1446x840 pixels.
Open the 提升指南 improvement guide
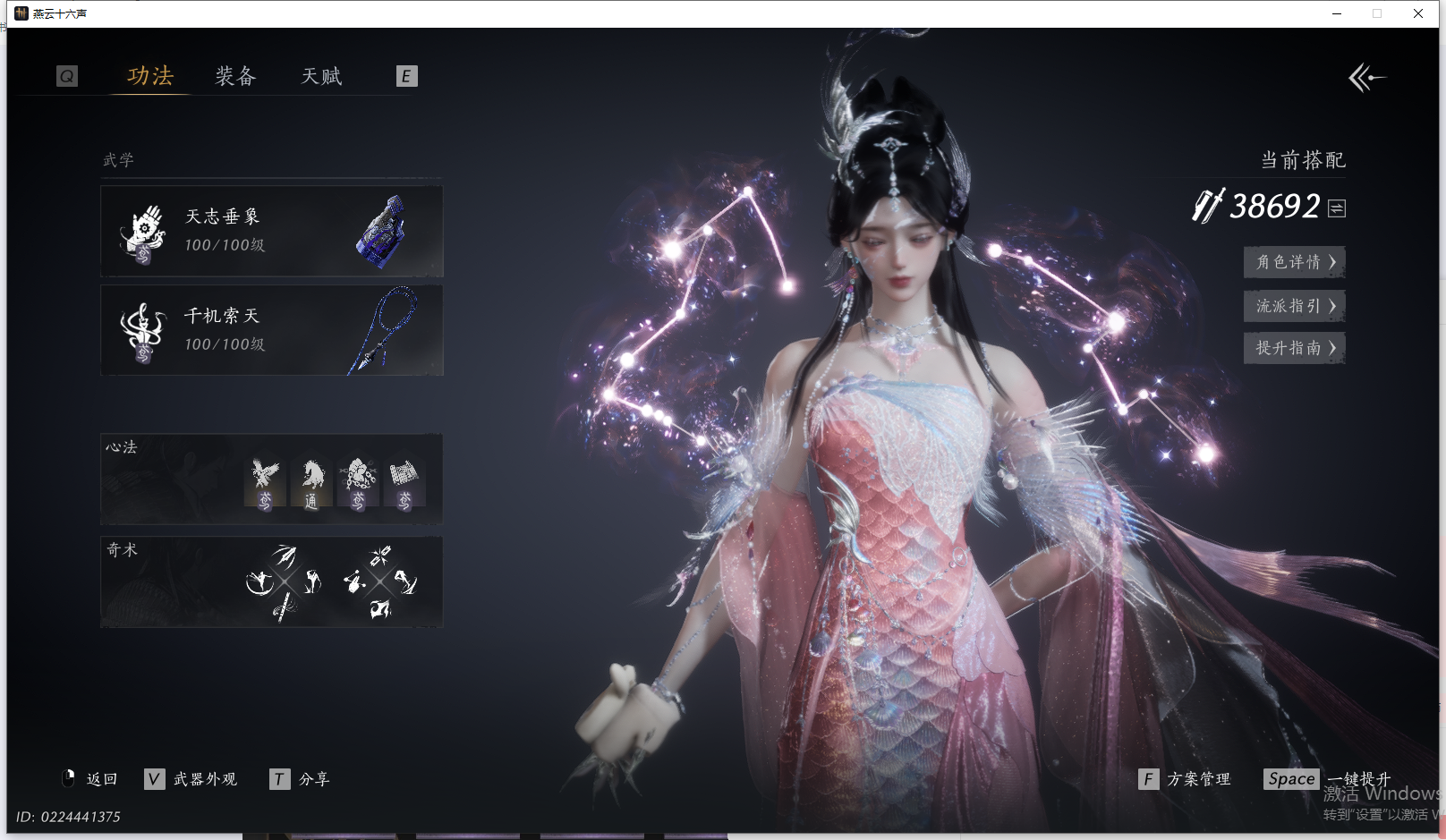point(1294,348)
